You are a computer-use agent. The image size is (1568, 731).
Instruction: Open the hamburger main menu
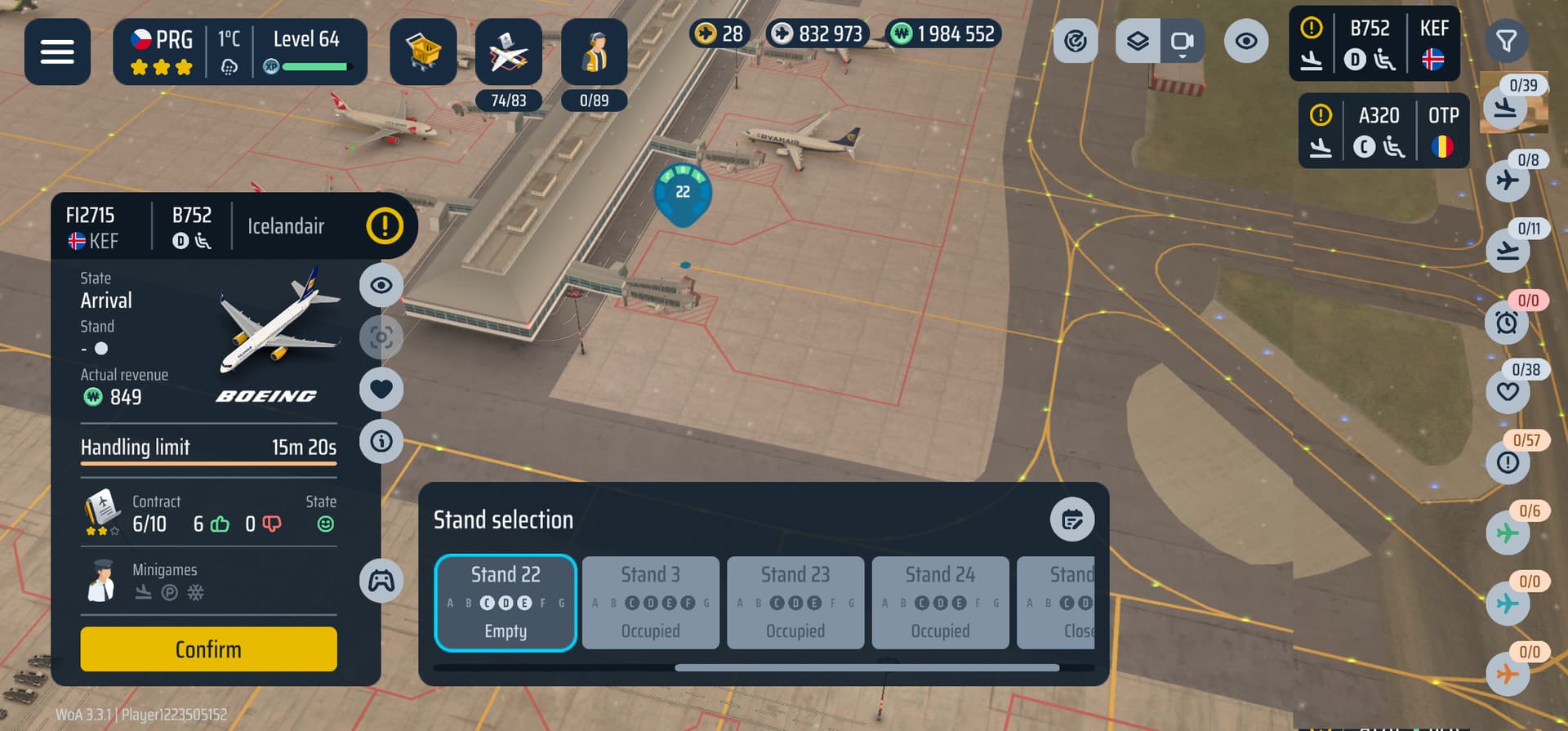(57, 51)
